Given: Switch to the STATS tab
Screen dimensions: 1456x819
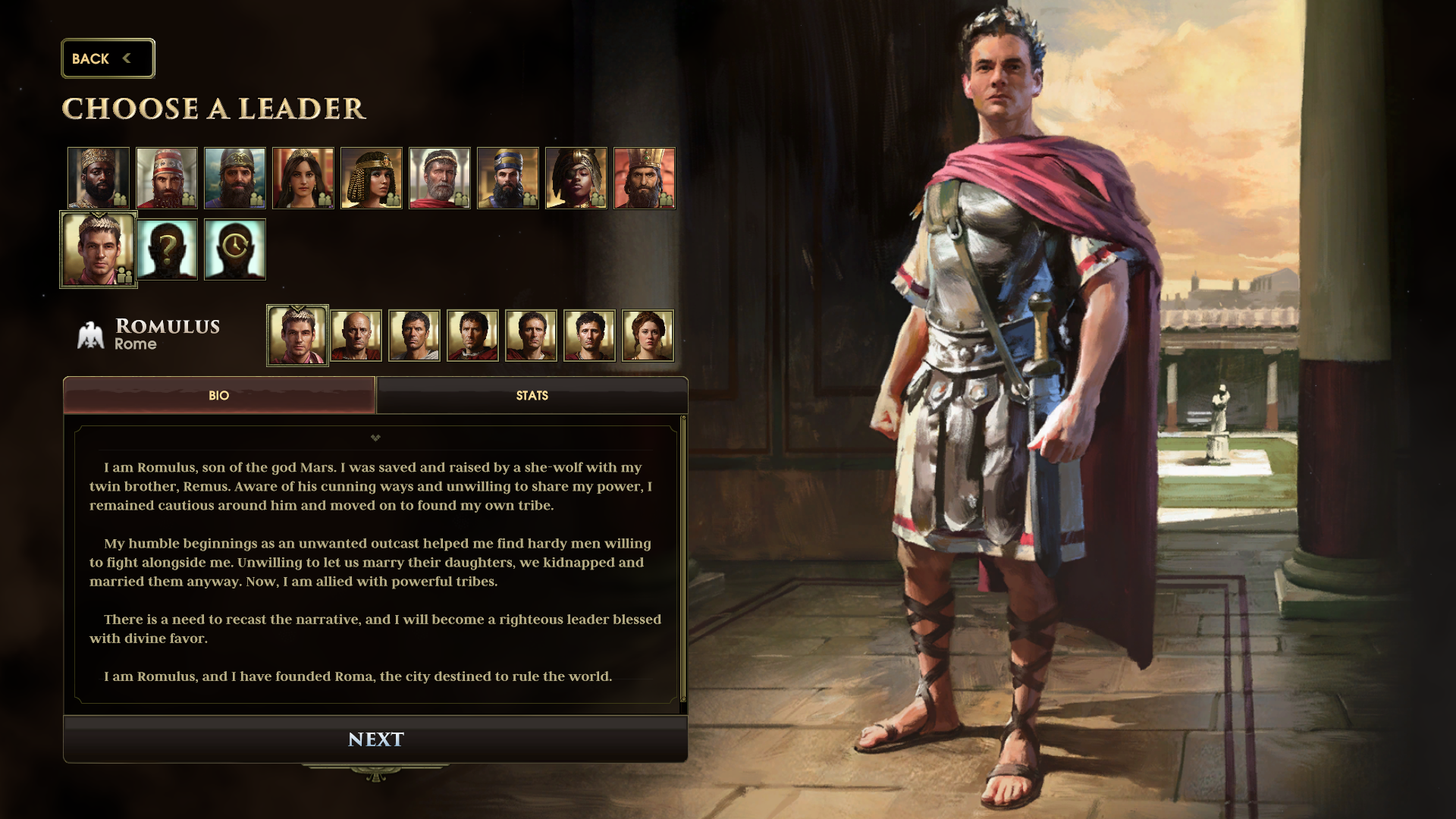Looking at the screenshot, I should click(x=532, y=395).
